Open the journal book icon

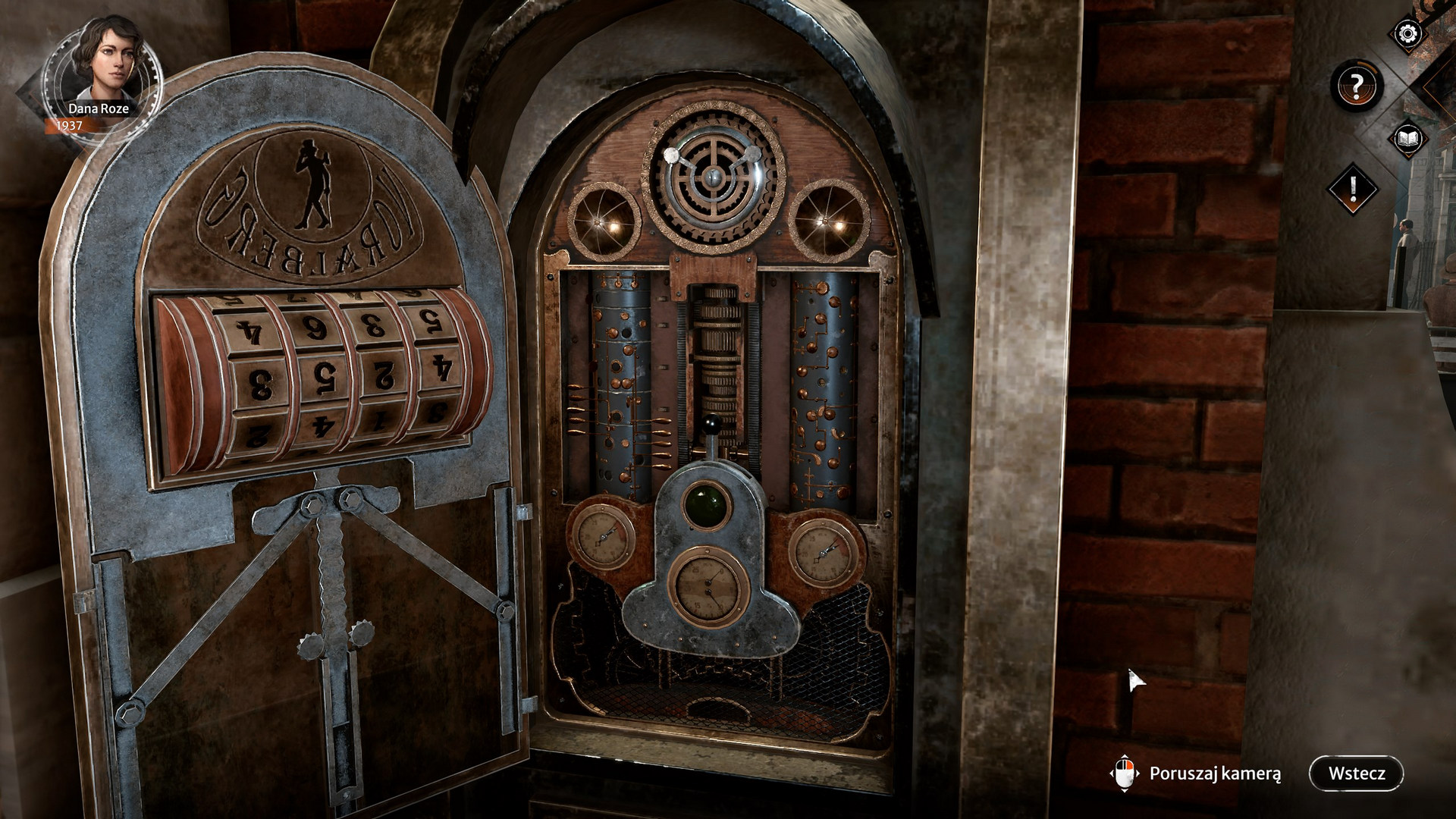coord(1410,139)
